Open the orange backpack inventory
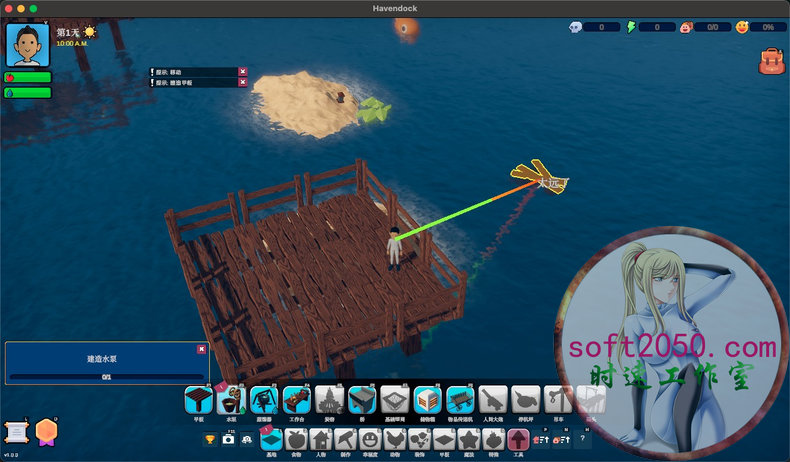 tap(771, 62)
